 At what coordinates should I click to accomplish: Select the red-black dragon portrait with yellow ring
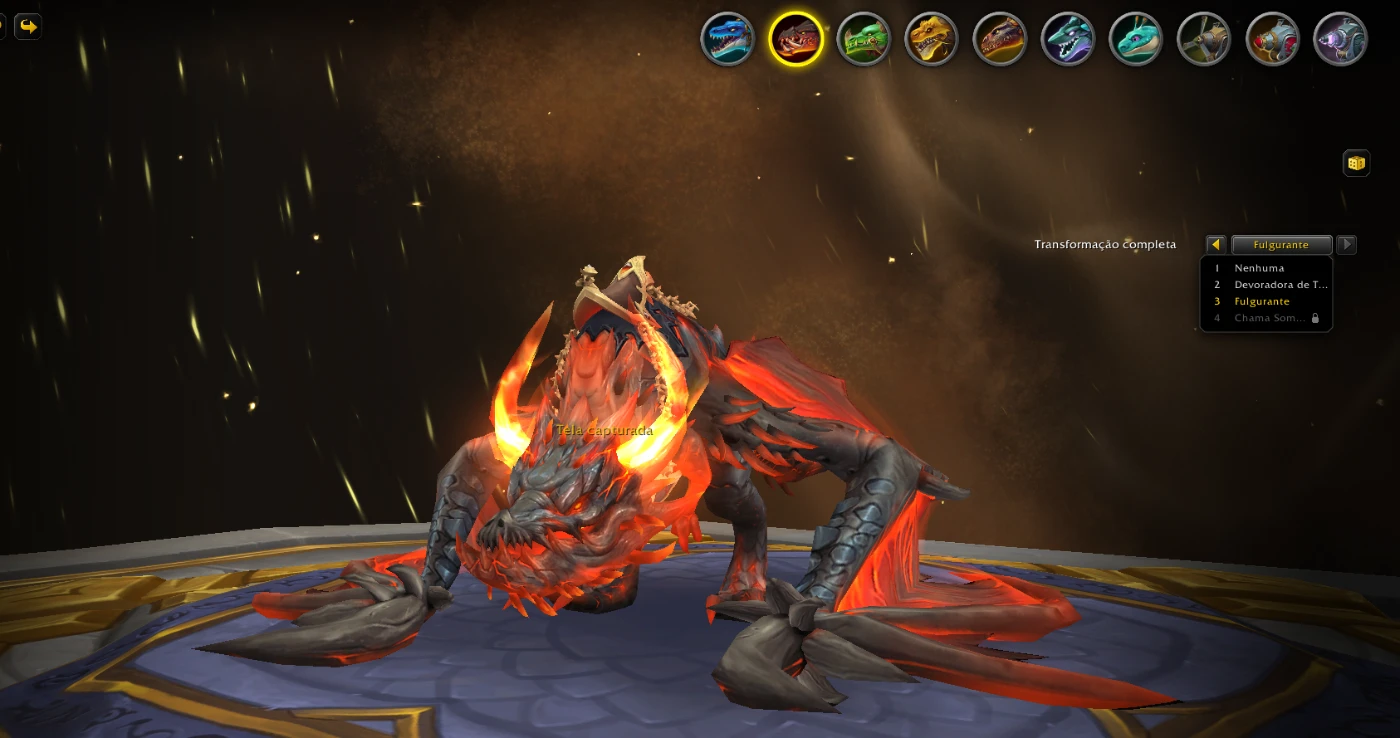point(796,39)
